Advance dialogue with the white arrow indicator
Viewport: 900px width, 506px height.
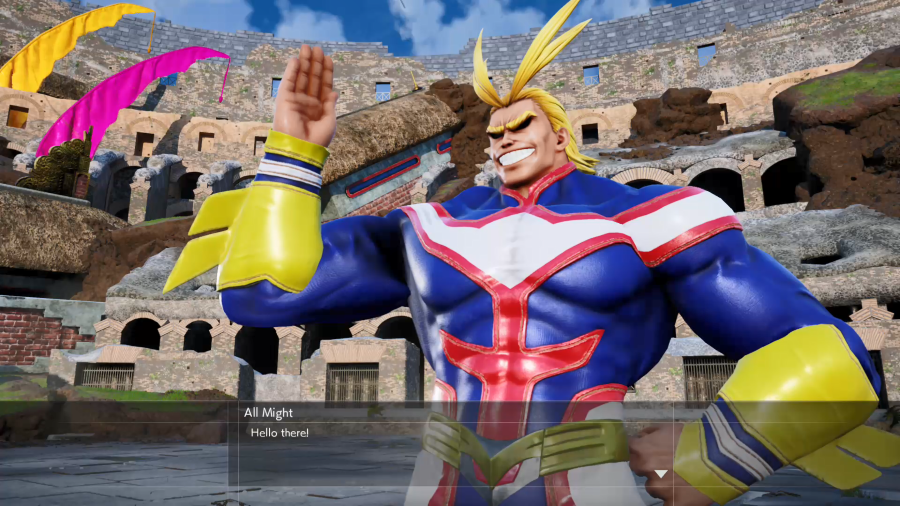(x=660, y=474)
